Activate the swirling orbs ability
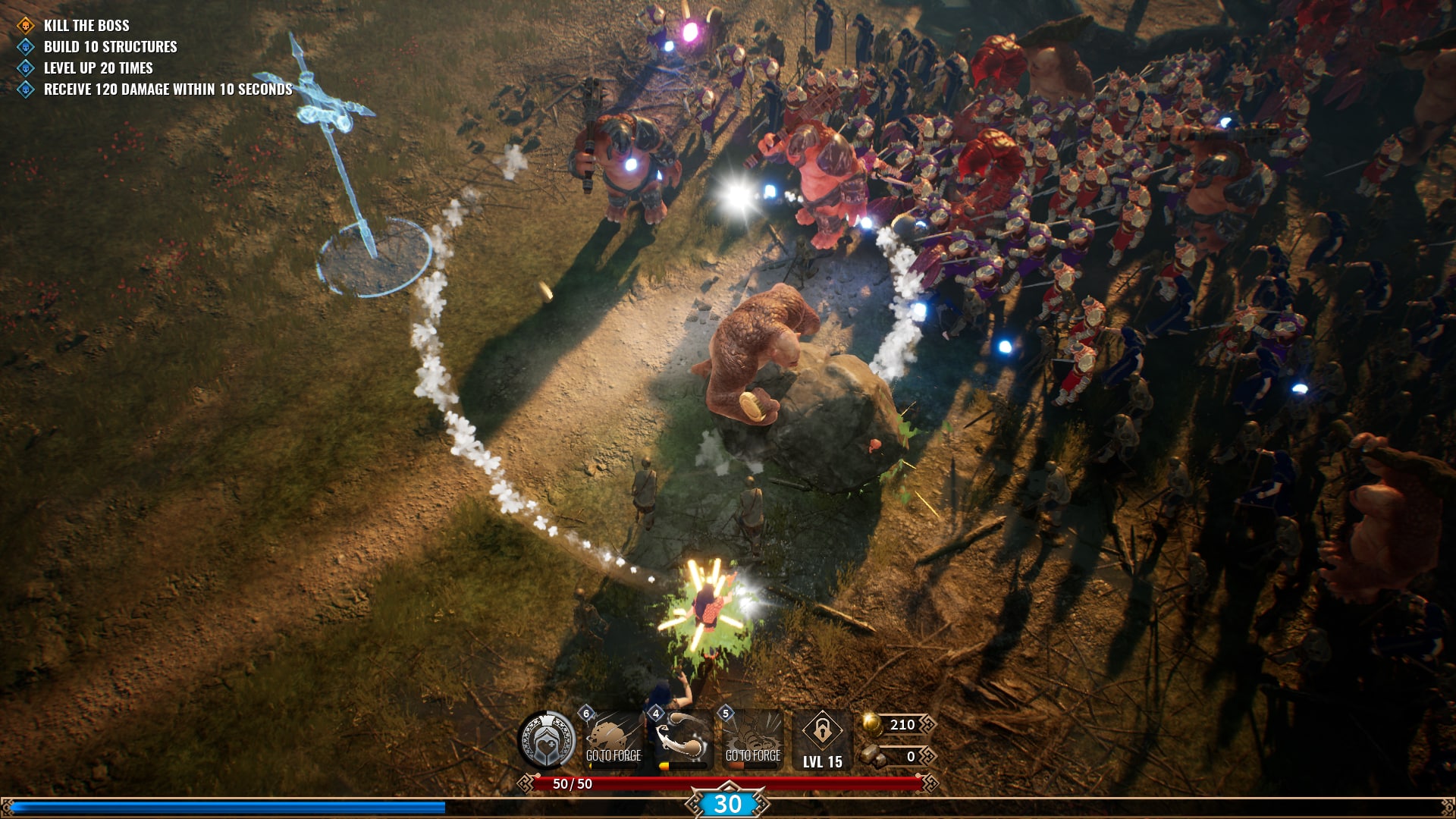This screenshot has width=1456, height=819. tap(683, 740)
